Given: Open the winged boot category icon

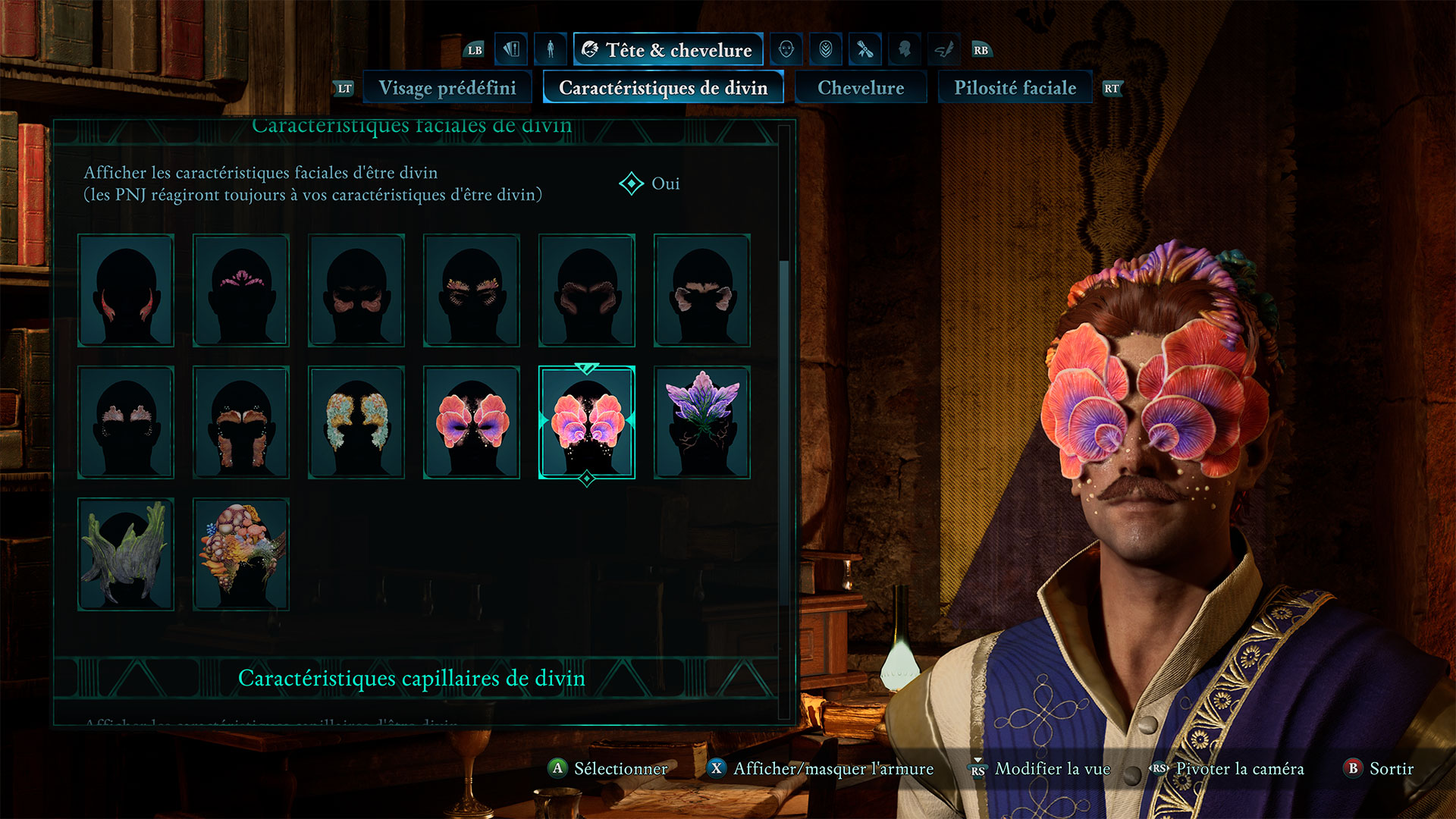Looking at the screenshot, I should (944, 50).
